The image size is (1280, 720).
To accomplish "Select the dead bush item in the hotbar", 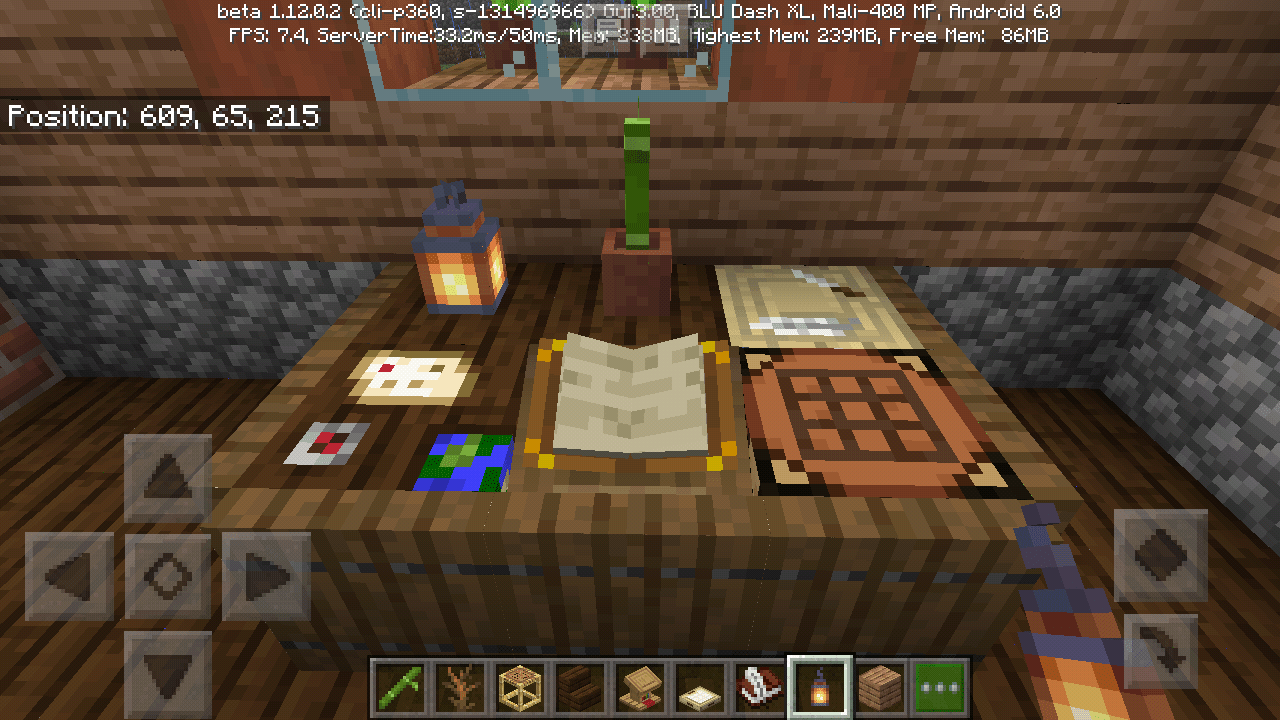I will tap(460, 686).
